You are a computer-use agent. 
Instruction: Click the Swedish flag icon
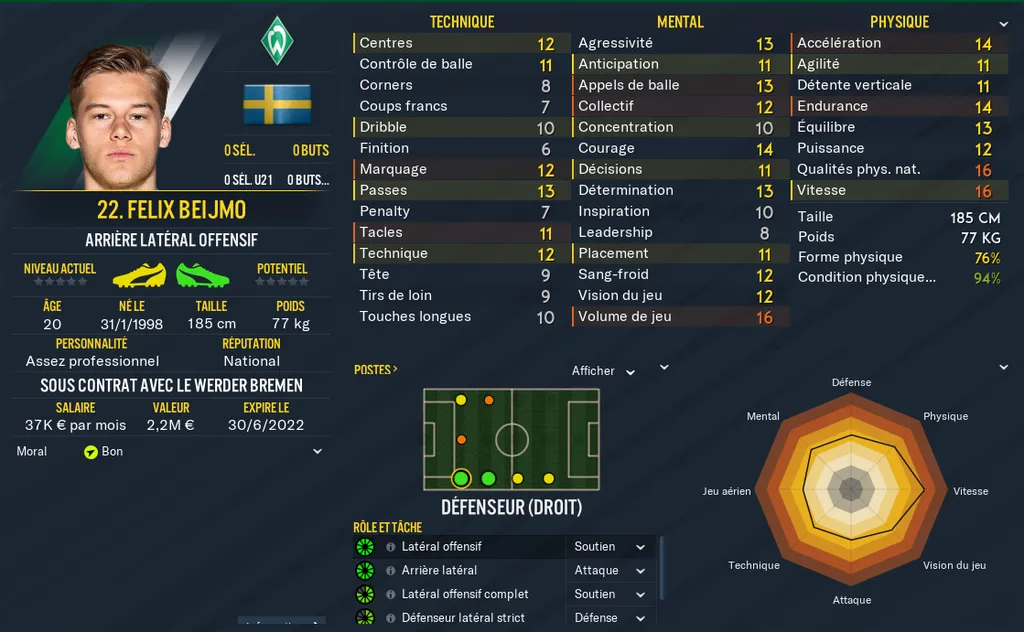point(277,104)
